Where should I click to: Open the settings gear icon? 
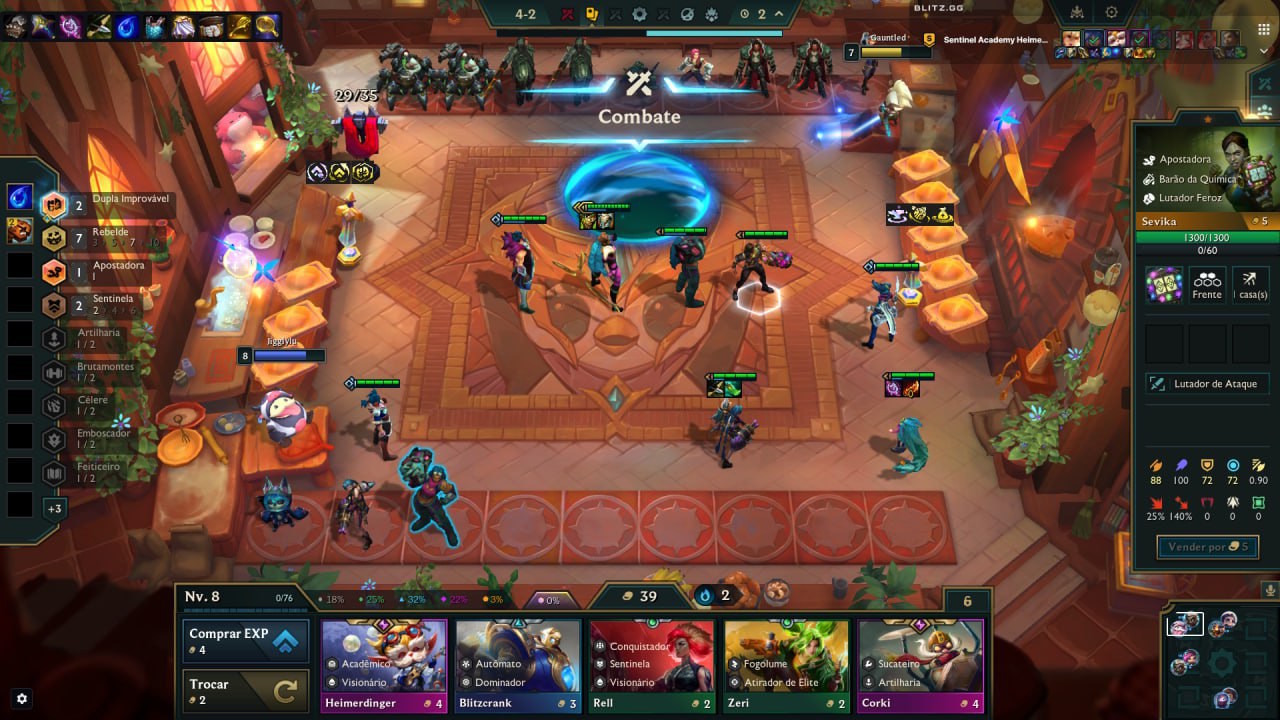[x=22, y=698]
